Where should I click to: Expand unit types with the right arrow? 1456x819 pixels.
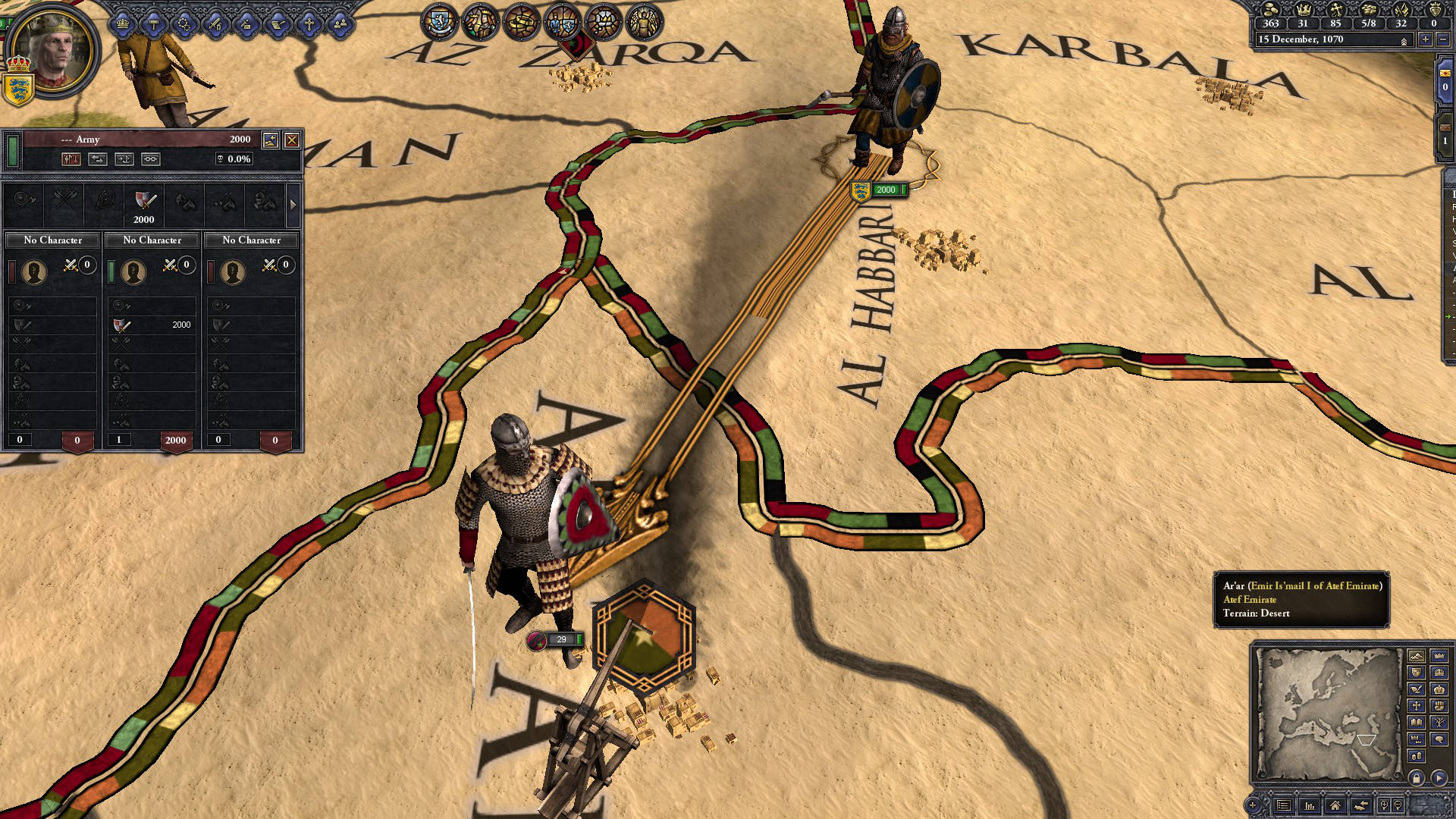point(293,205)
